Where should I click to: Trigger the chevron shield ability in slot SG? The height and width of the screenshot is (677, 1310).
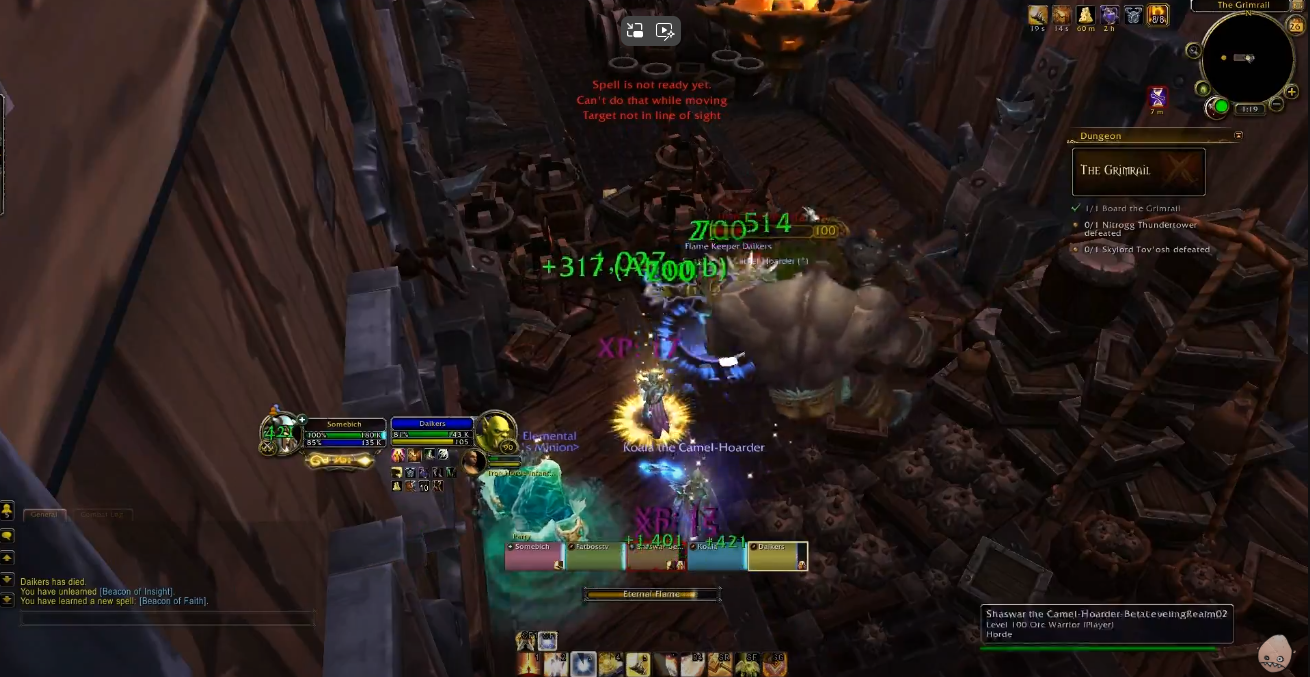(x=775, y=664)
